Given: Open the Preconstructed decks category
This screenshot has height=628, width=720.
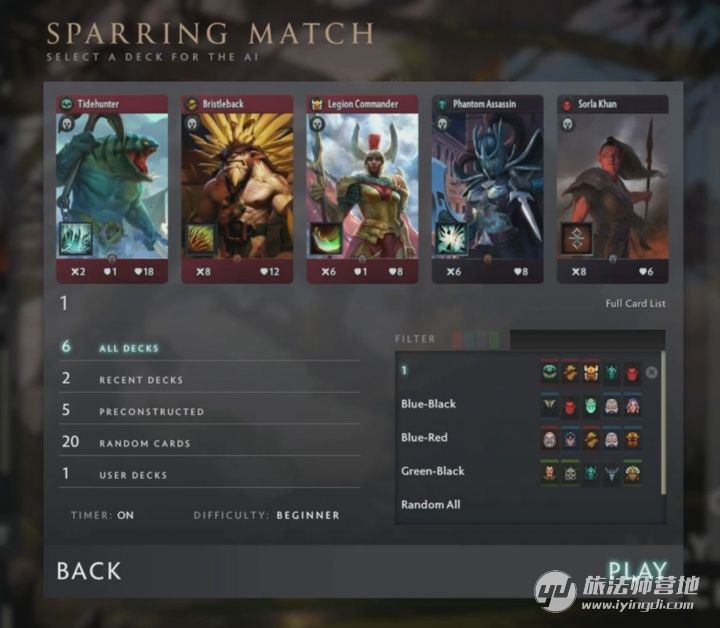Looking at the screenshot, I should (151, 412).
